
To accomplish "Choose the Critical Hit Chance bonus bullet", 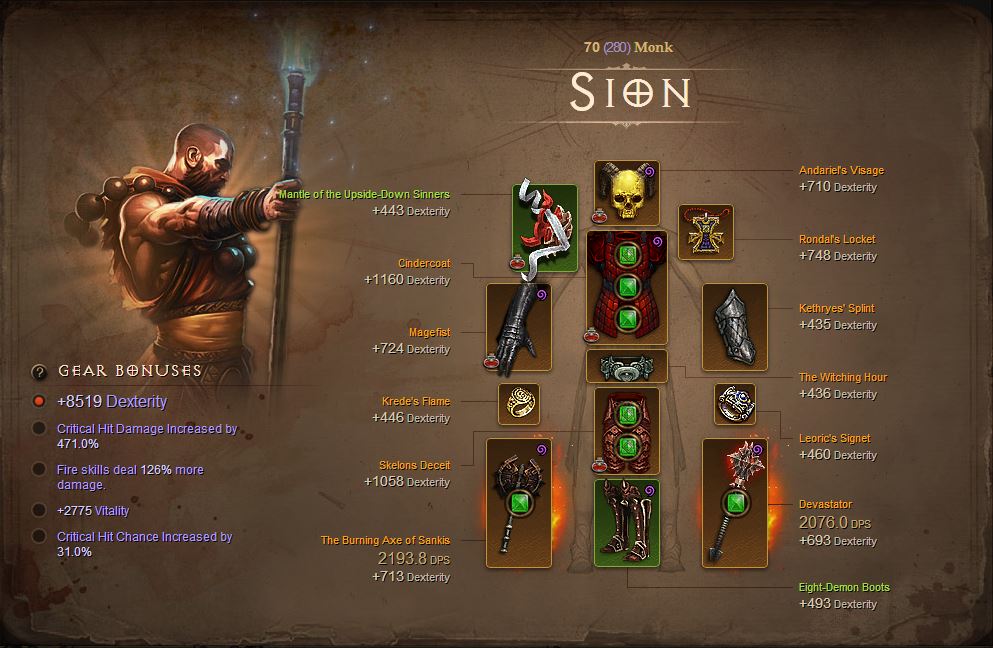I will point(39,537).
